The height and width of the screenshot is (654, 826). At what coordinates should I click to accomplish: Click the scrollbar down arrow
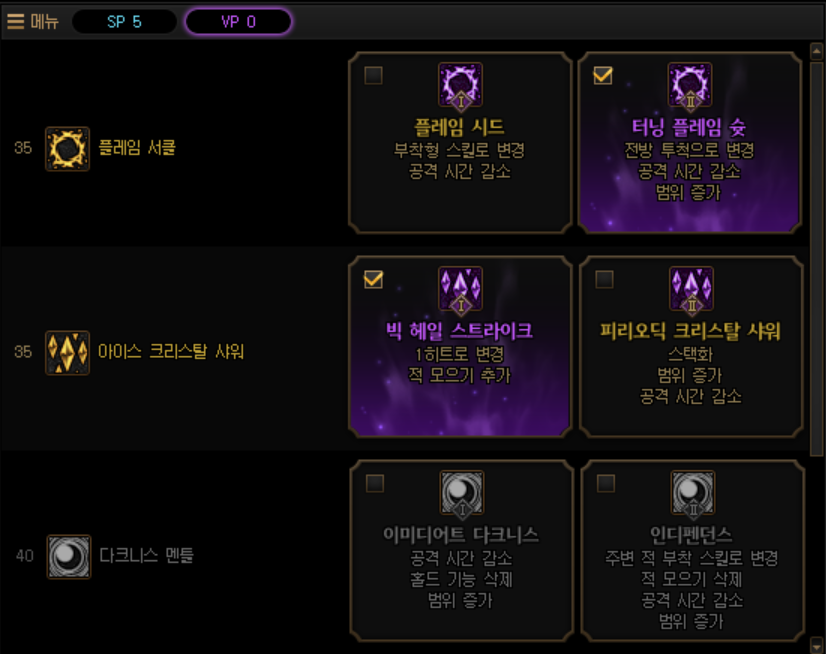pyautogui.click(x=816, y=644)
